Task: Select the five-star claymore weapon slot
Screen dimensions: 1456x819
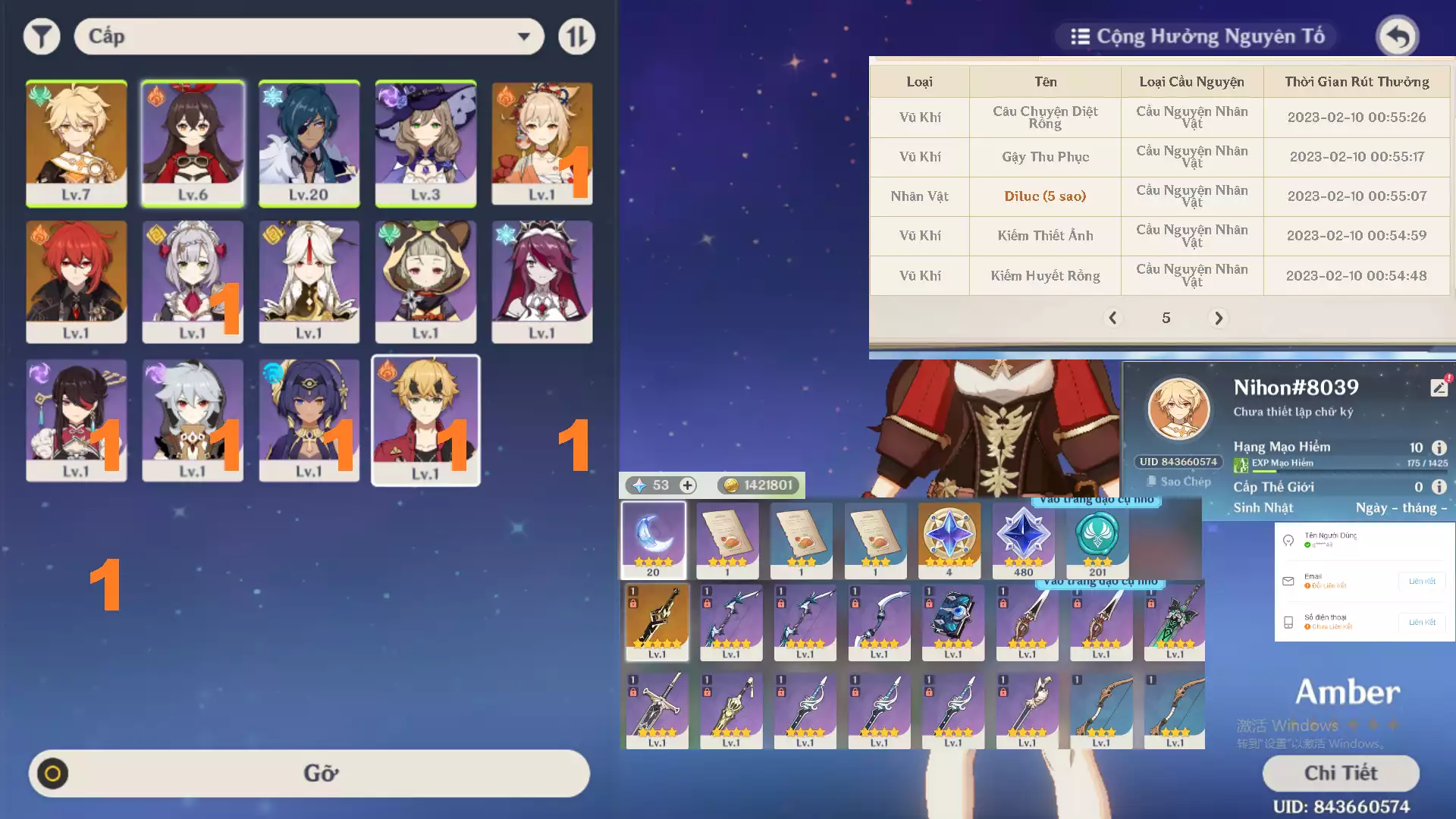Action: [x=657, y=622]
